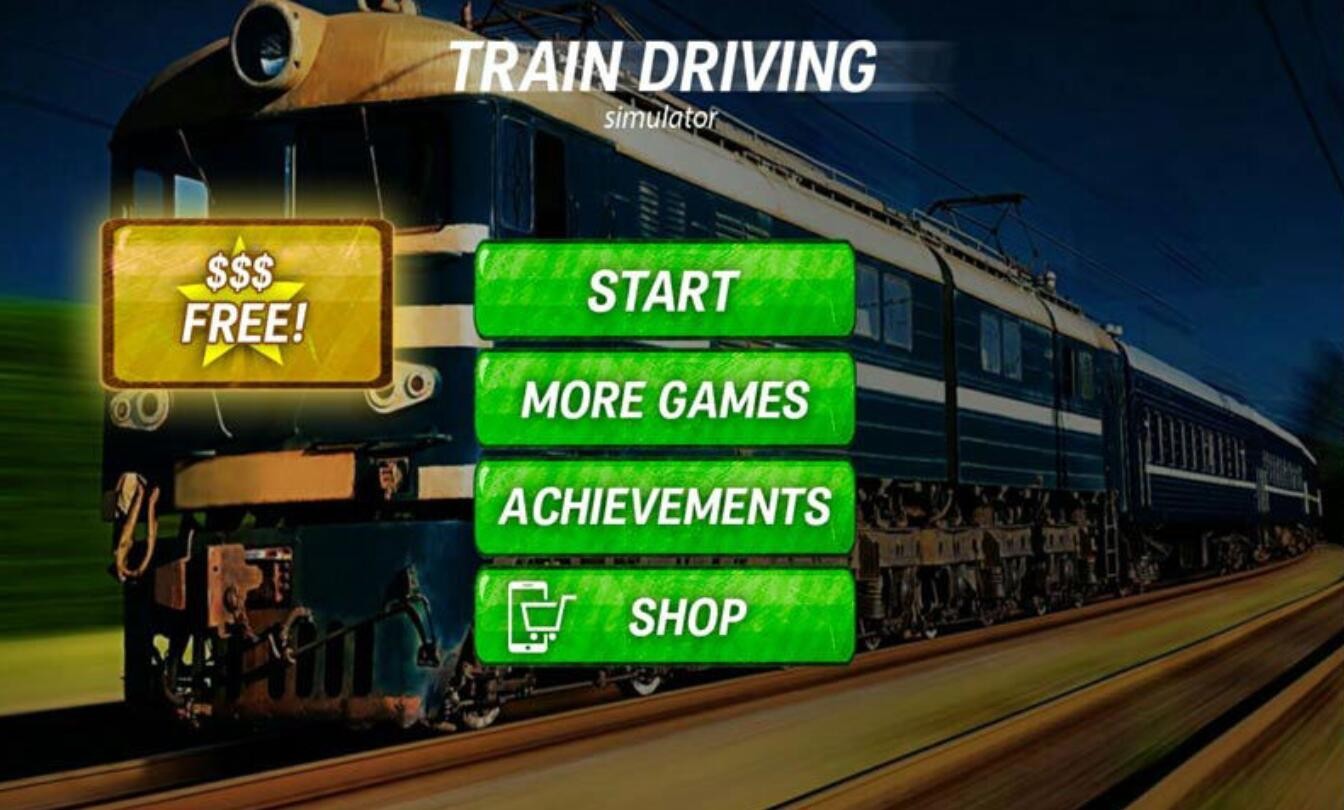The image size is (1344, 810).
Task: Claim the yellow $$$ FREE! offer
Action: tap(246, 304)
